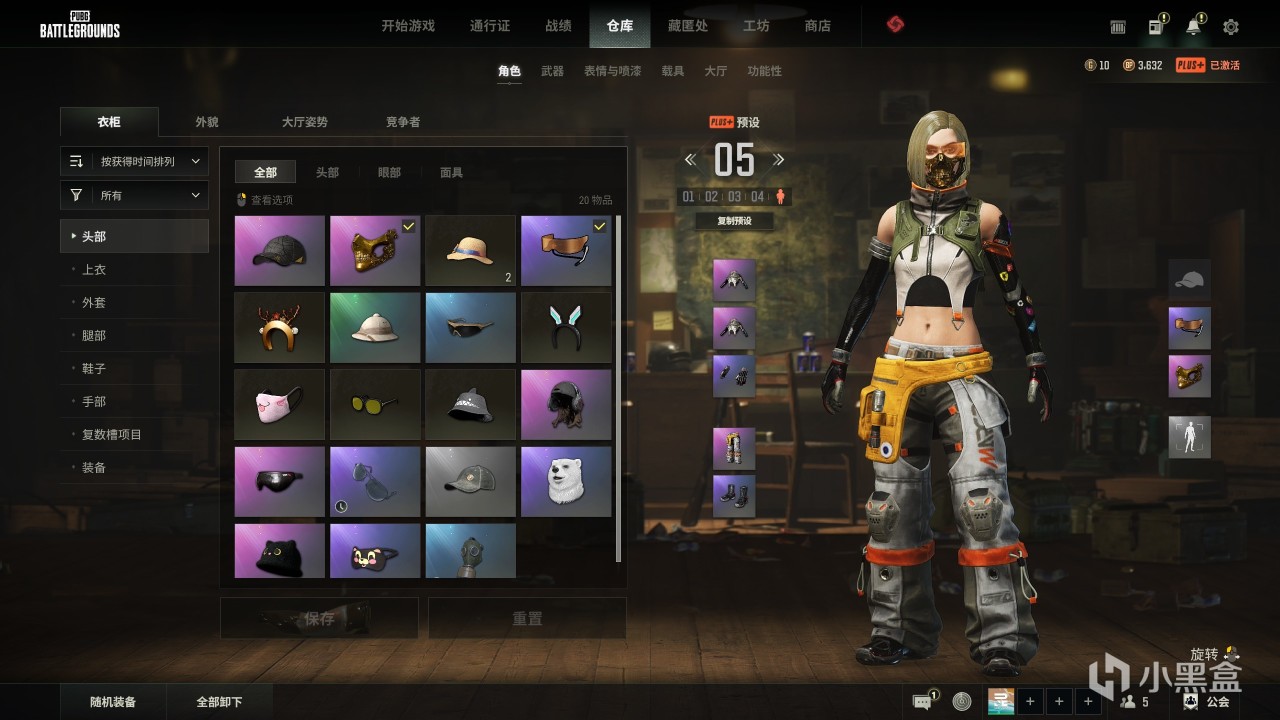Equip the reindeer antler headband
Image resolution: width=1280 pixels, height=720 pixels.
pyautogui.click(x=279, y=328)
